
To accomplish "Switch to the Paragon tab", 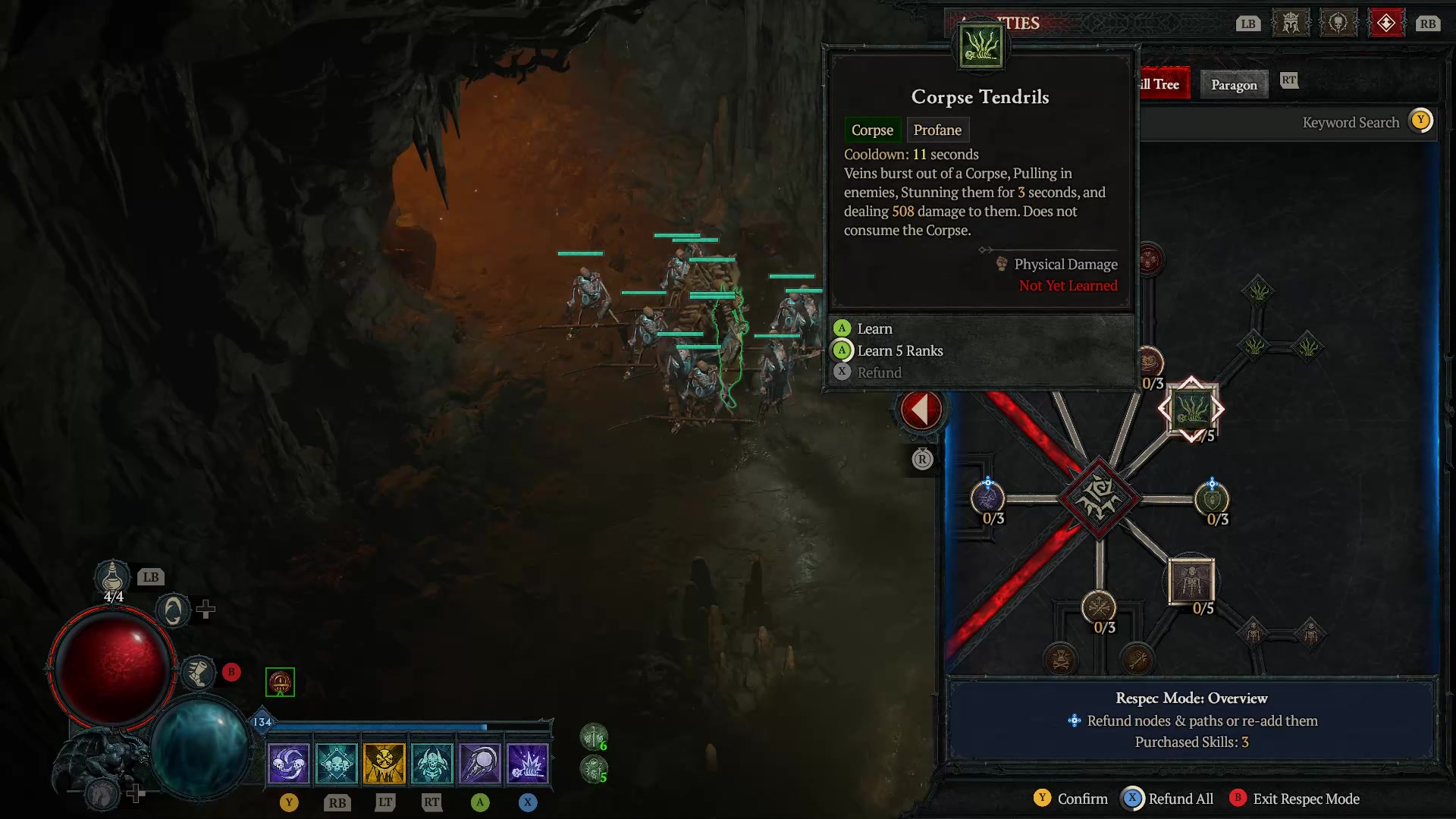I will pyautogui.click(x=1234, y=85).
